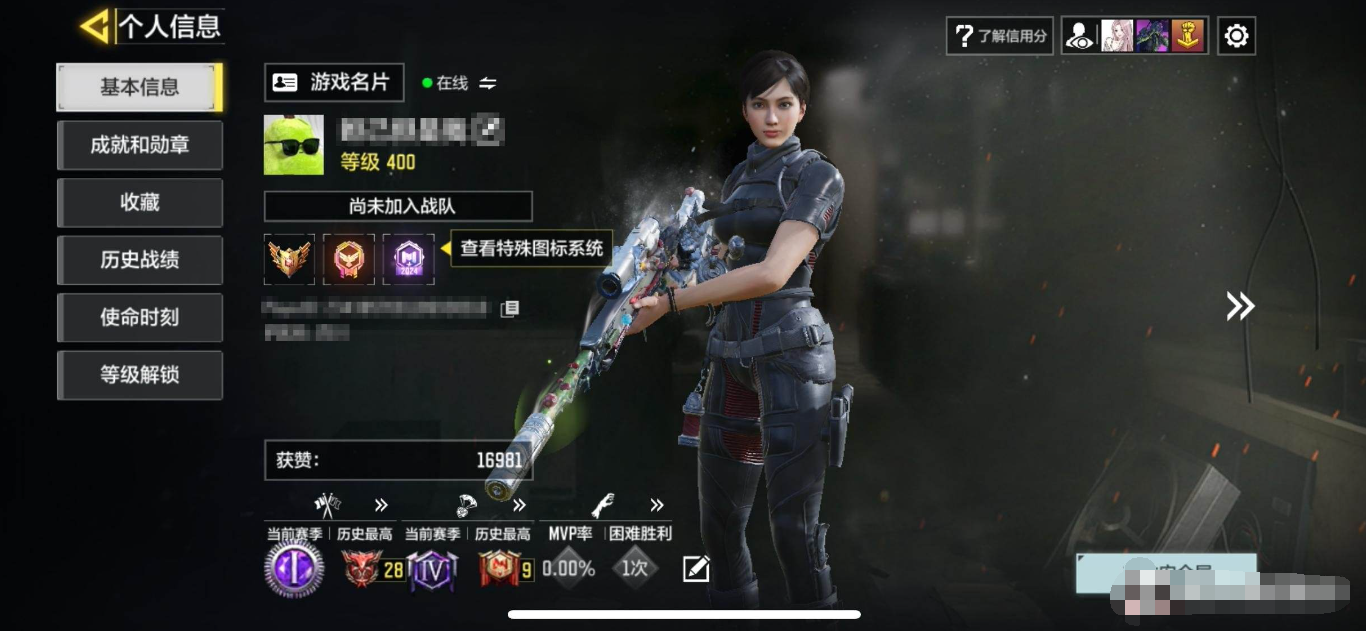Edit displayed stats with pencil icon

[x=696, y=569]
